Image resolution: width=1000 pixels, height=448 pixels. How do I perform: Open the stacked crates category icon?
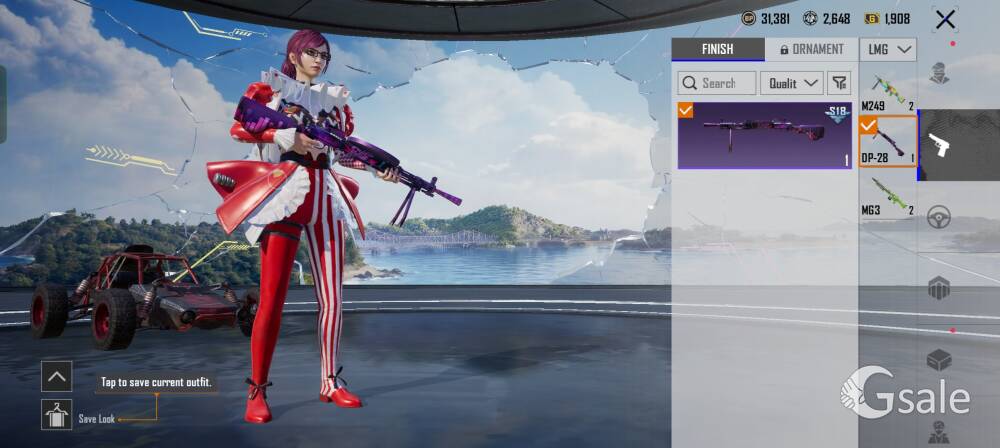[x=939, y=288]
